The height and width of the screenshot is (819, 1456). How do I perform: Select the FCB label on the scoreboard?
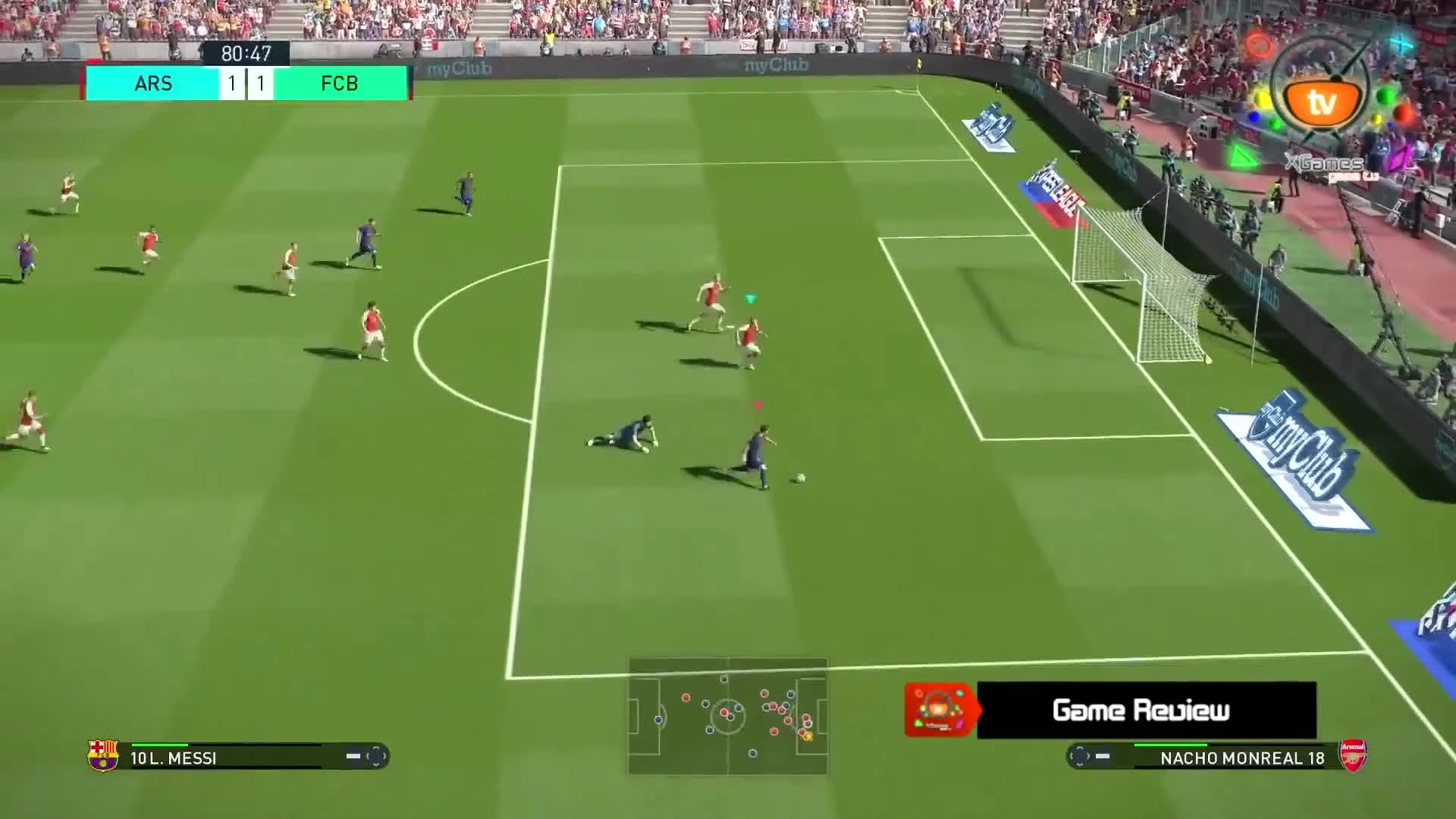(x=339, y=83)
